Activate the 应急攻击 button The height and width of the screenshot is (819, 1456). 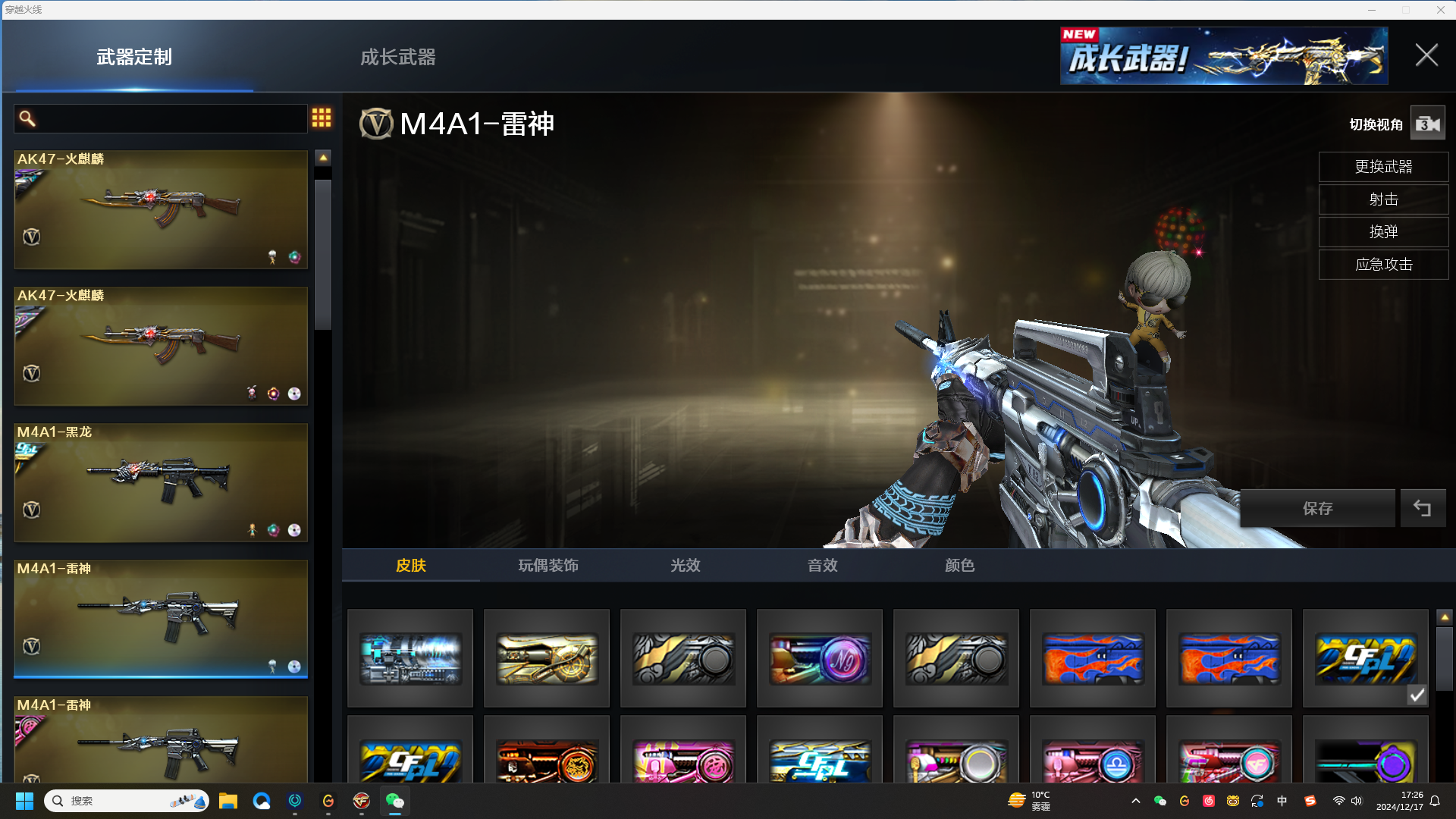[1383, 265]
